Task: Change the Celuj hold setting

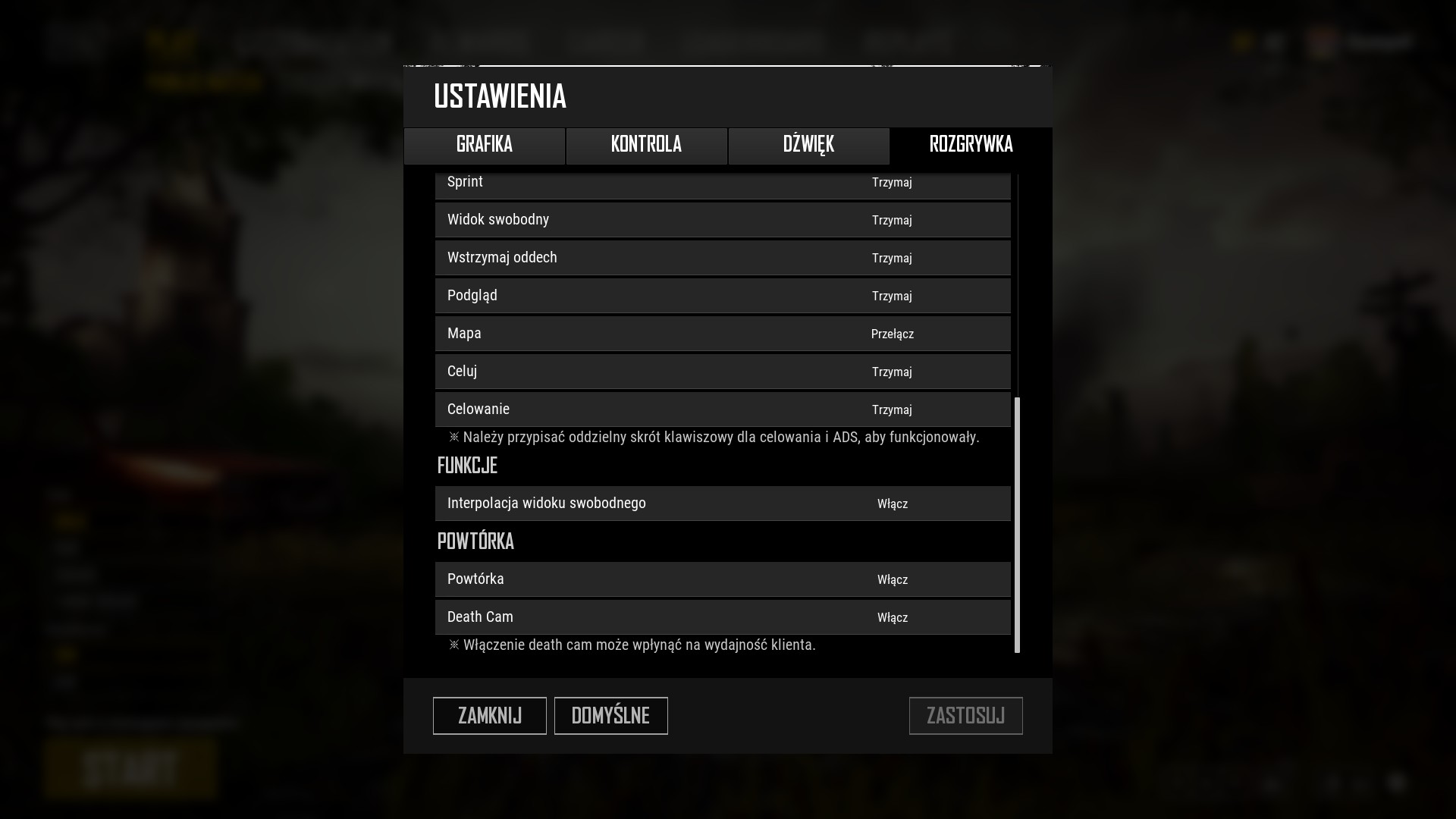Action: tap(892, 372)
